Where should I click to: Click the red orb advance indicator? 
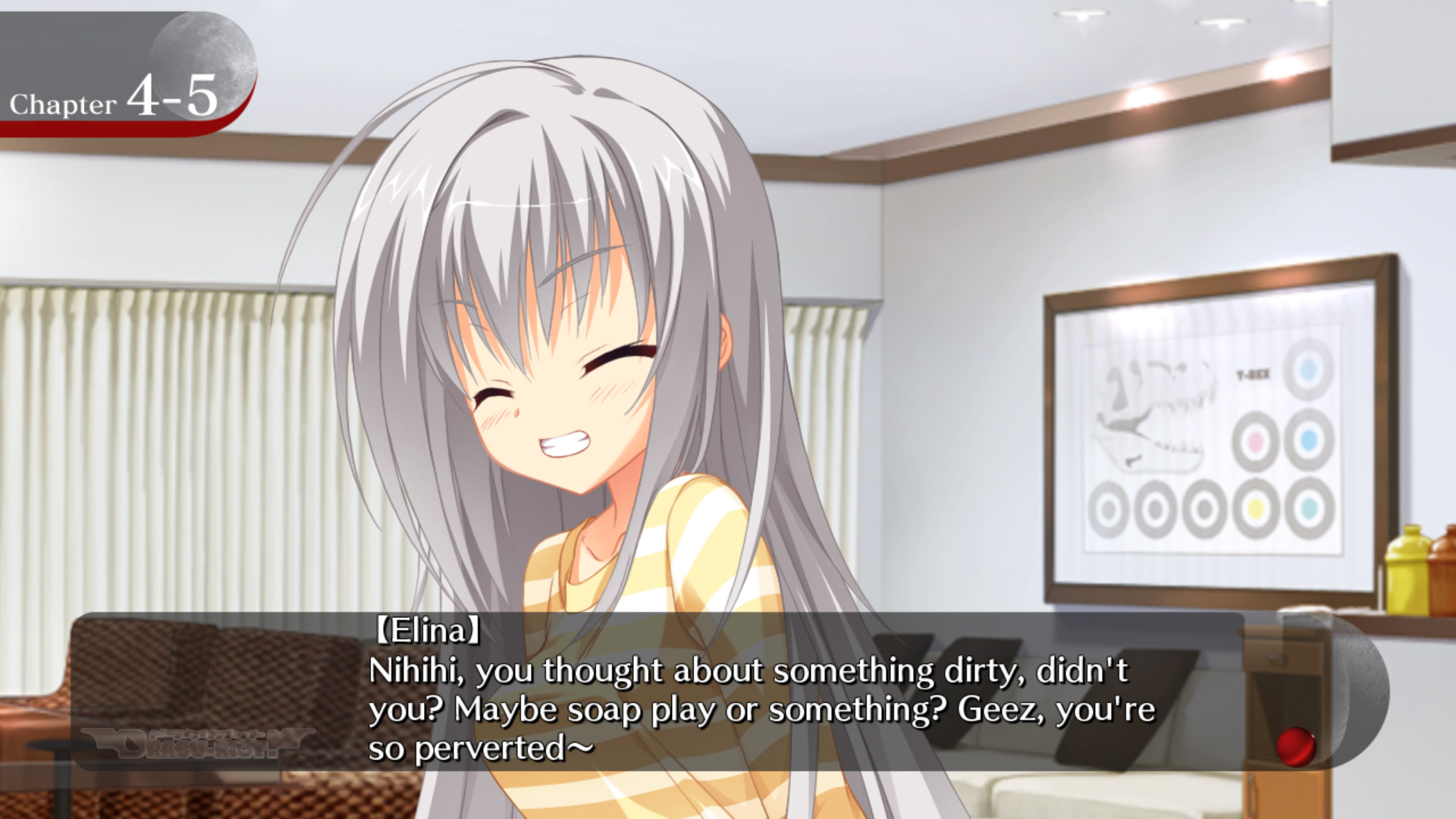(x=1295, y=746)
